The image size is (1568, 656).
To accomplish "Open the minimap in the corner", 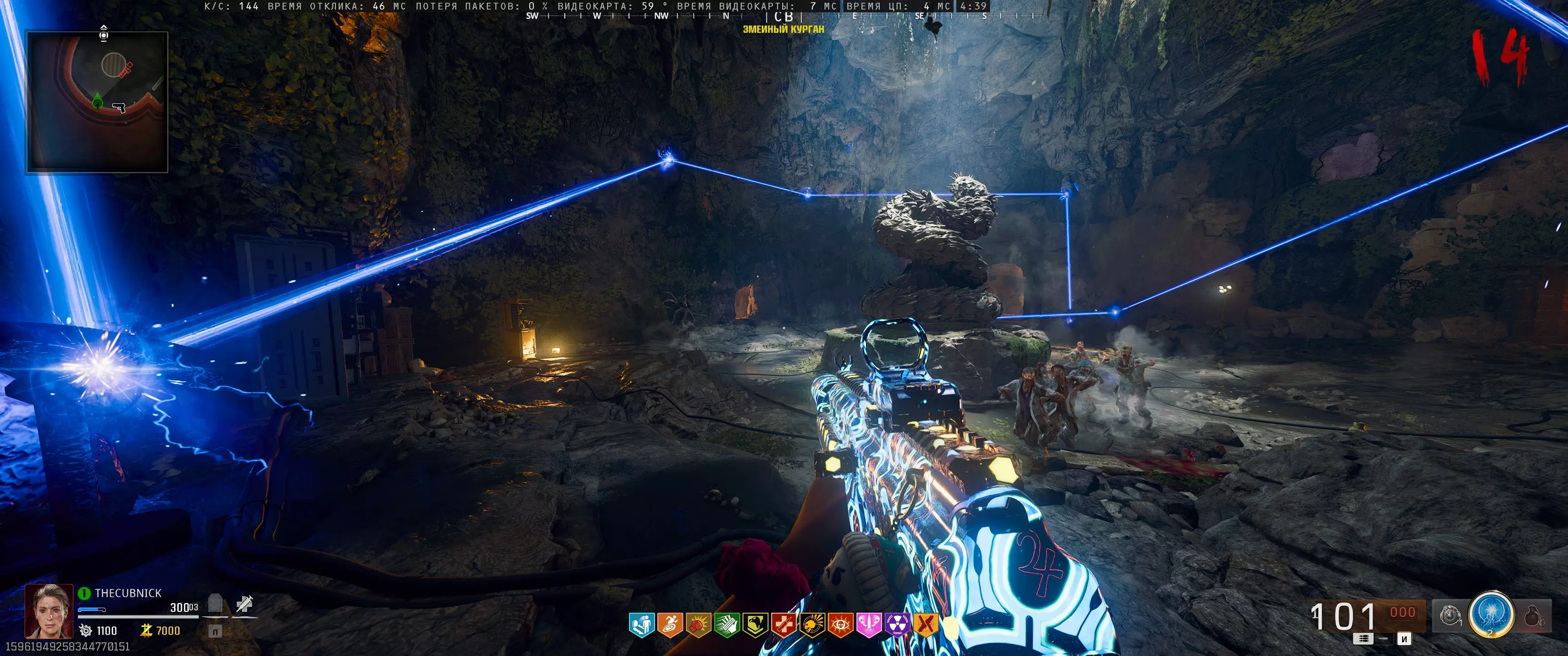I will (98, 102).
